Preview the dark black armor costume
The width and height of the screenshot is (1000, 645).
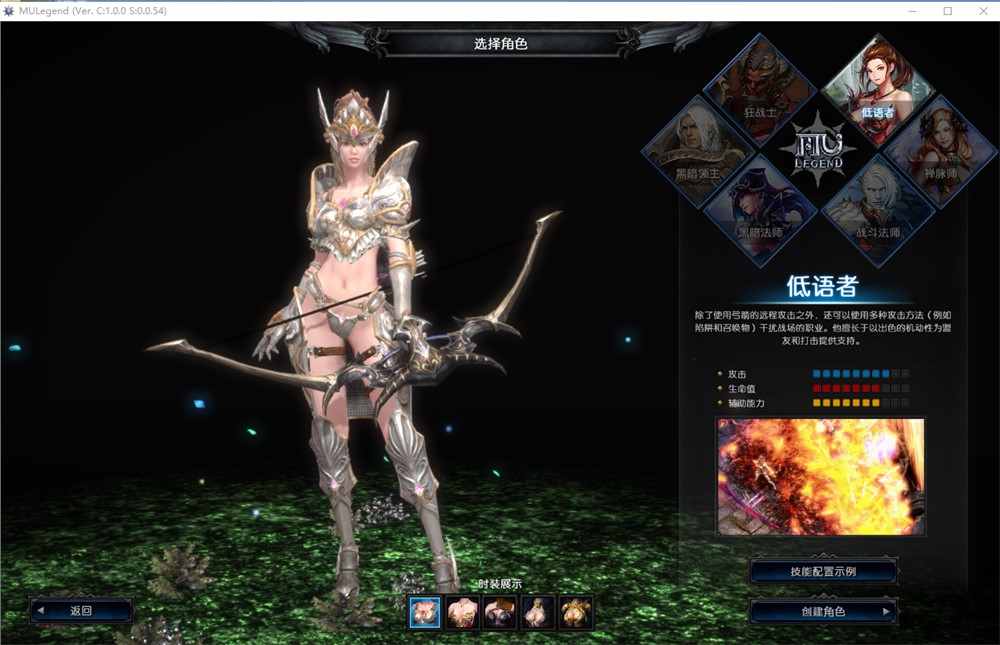[x=500, y=611]
